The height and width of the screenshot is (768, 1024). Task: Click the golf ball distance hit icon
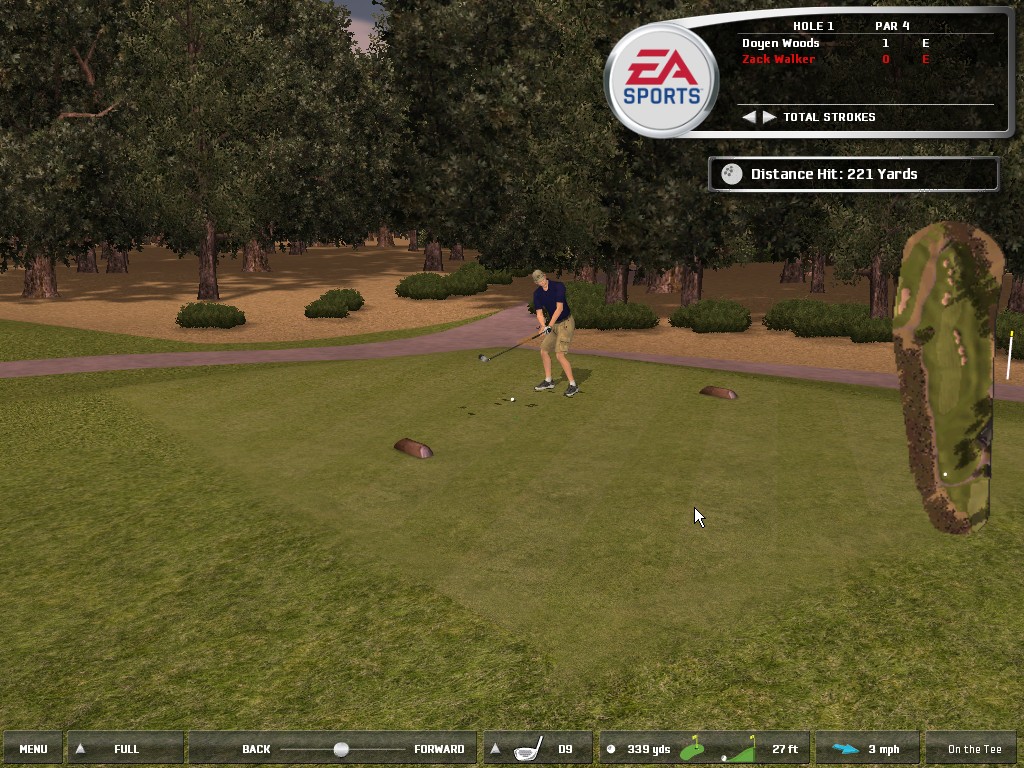[x=732, y=174]
